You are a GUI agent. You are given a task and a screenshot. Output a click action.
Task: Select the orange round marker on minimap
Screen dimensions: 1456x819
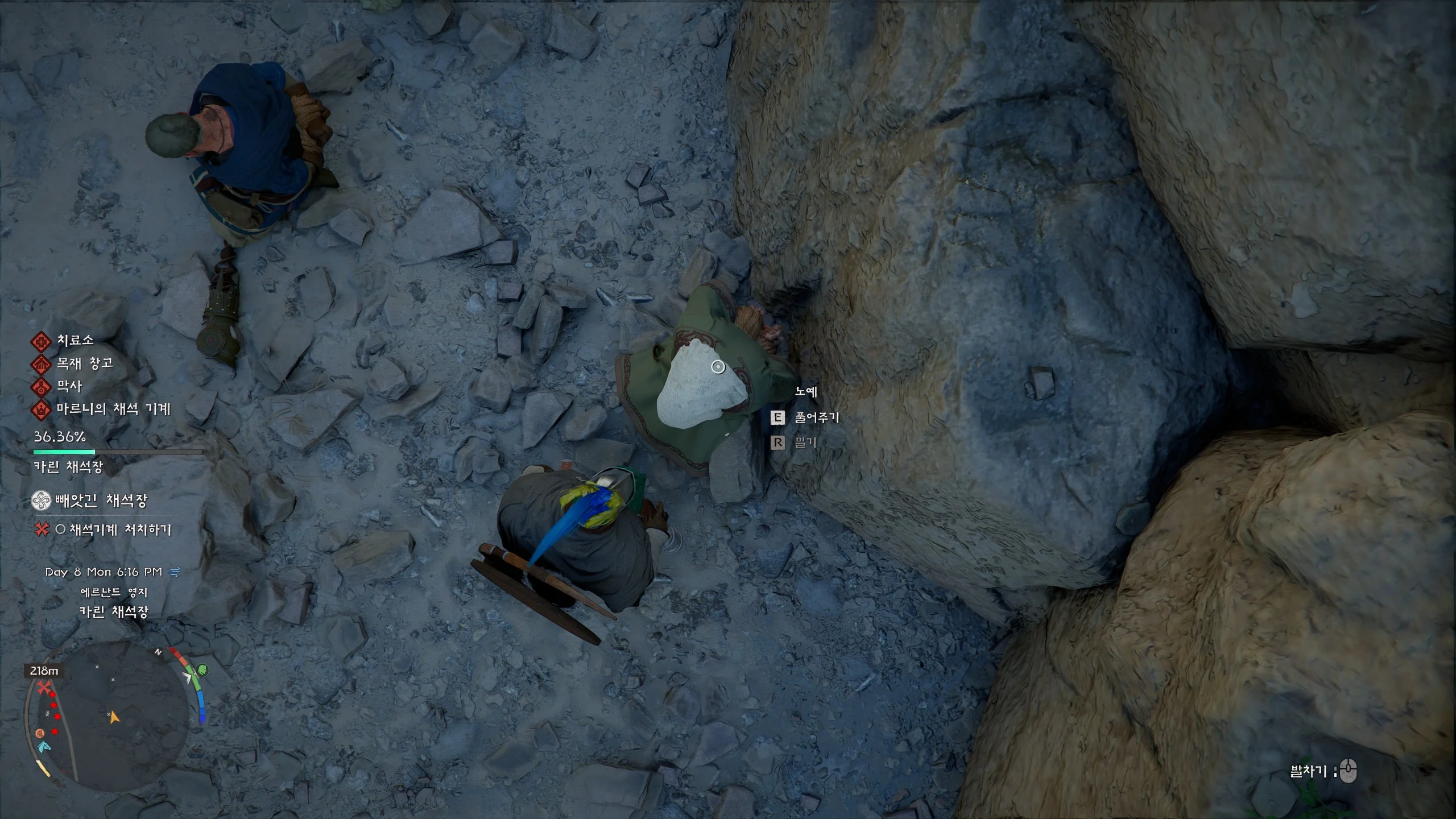tap(40, 733)
